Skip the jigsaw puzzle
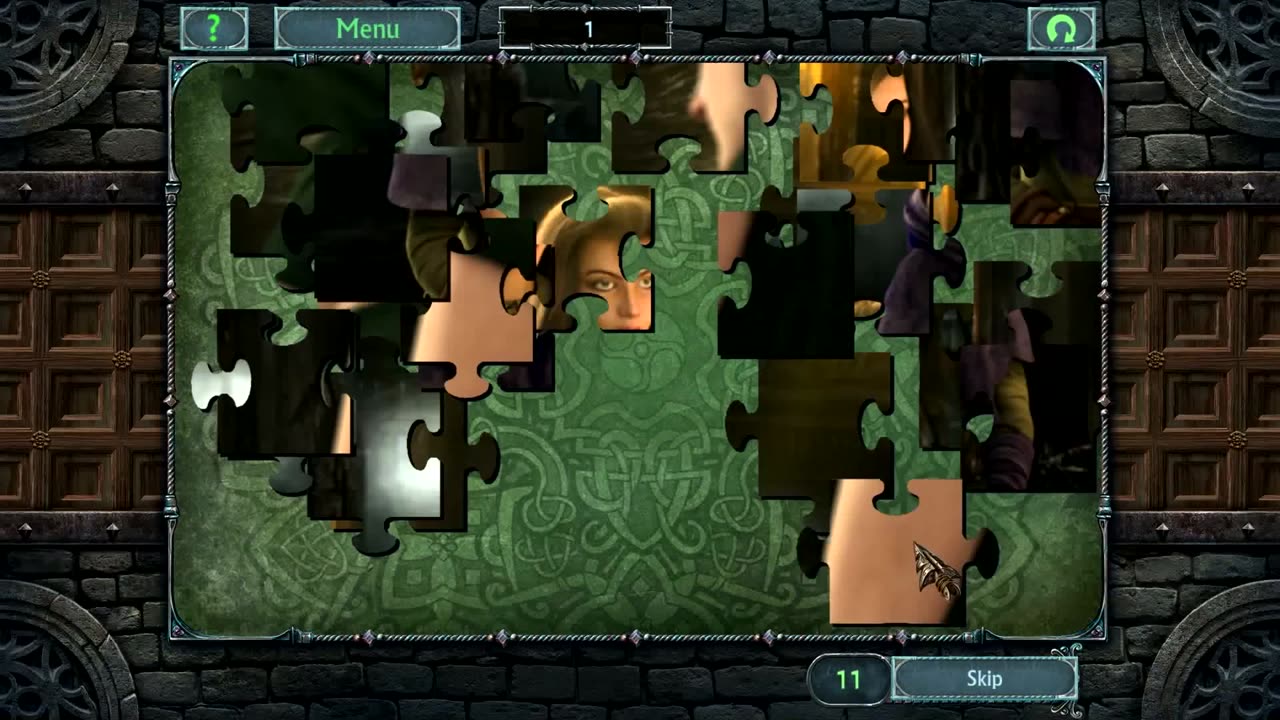 coord(984,679)
